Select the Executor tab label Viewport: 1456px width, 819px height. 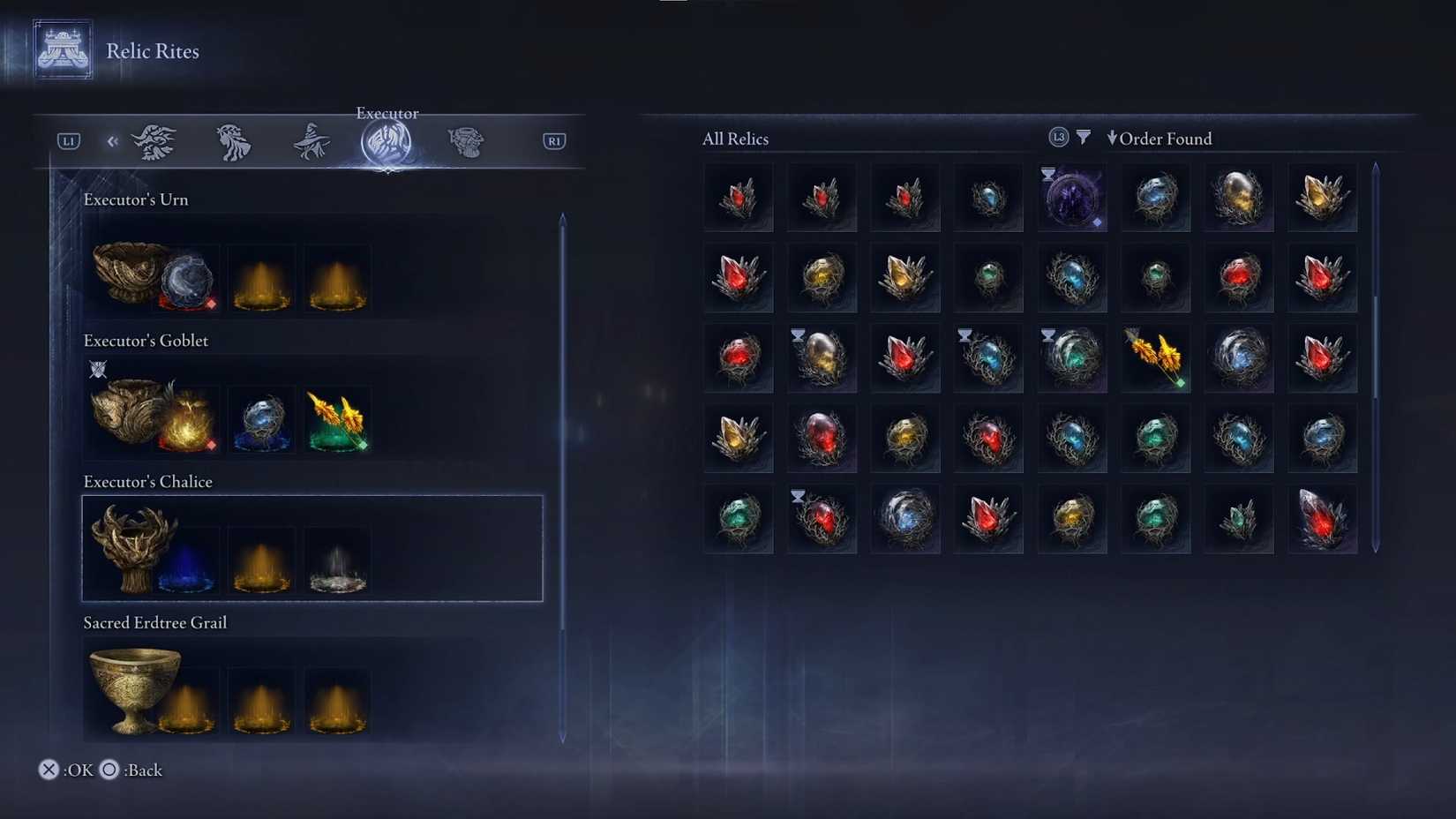[387, 113]
